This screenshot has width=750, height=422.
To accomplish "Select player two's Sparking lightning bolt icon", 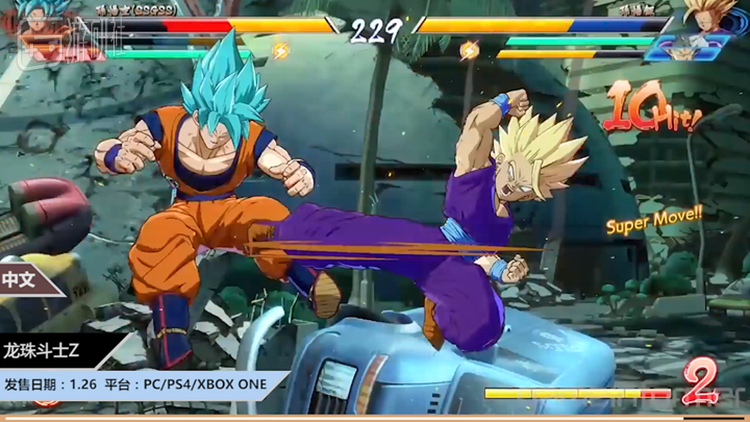I will coord(469,49).
